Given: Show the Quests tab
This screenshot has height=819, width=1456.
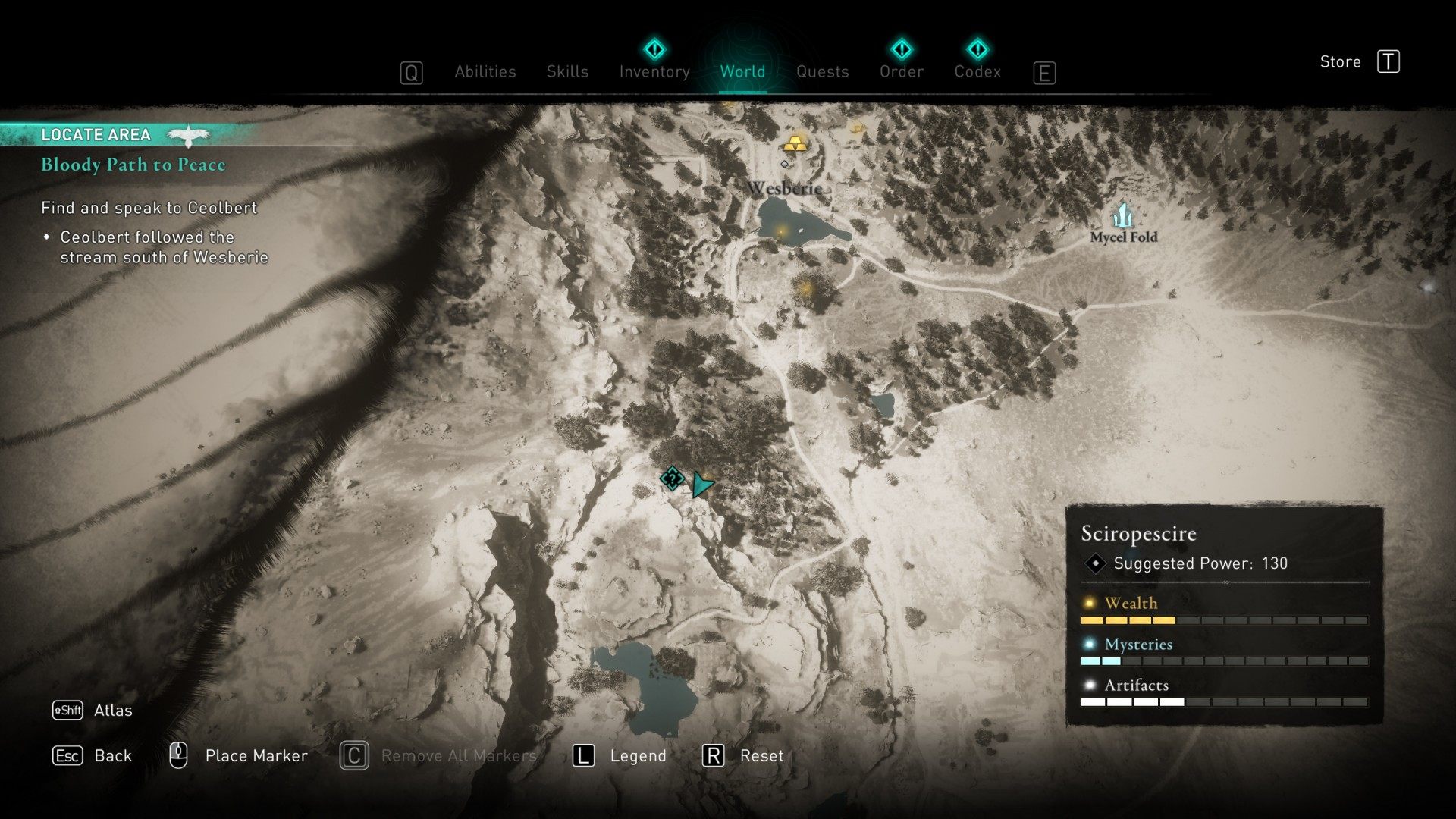Looking at the screenshot, I should (822, 71).
